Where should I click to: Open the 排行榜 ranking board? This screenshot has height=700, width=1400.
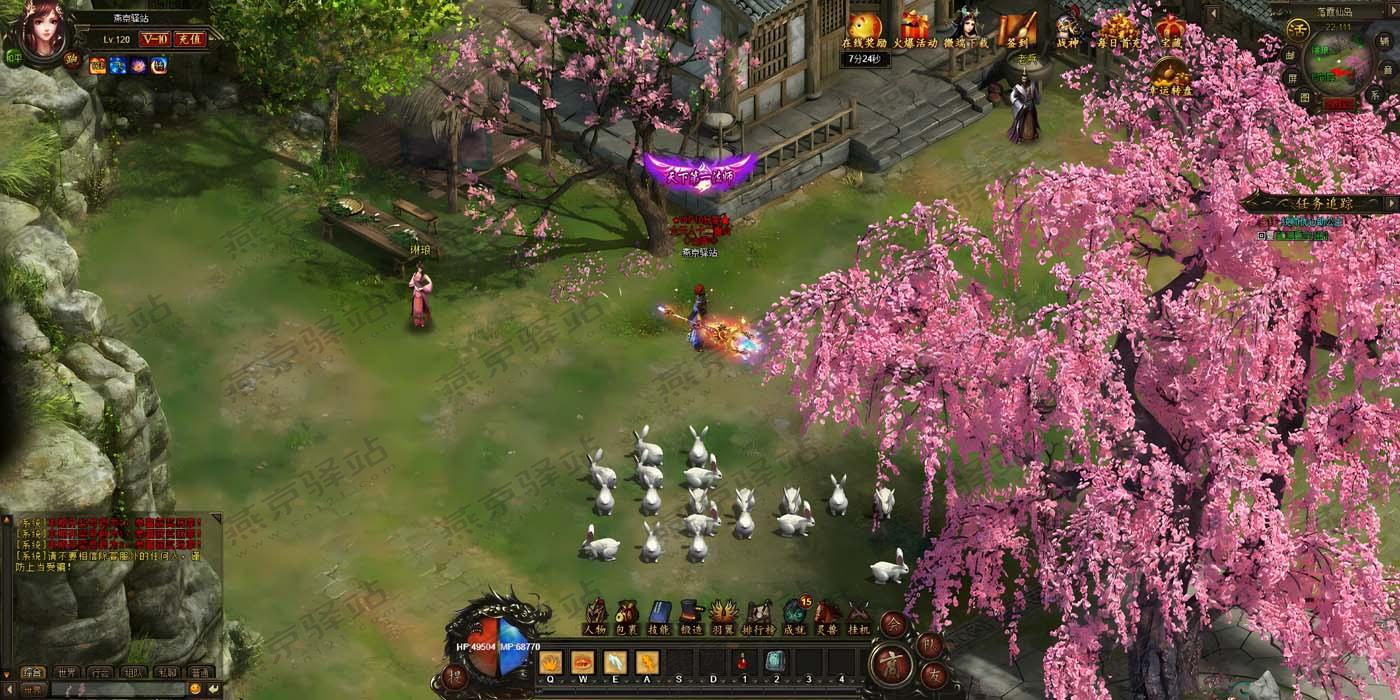click(x=760, y=613)
